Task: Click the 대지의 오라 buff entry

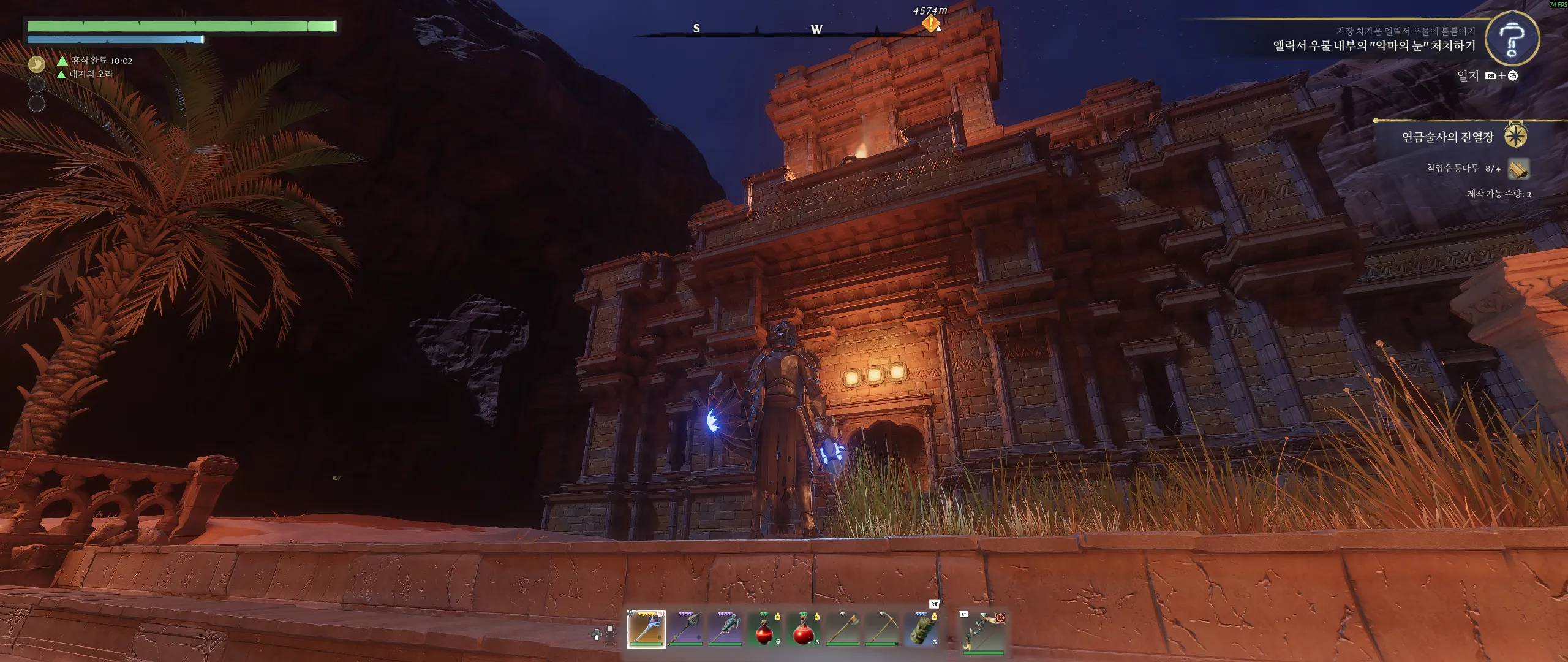Action: 91,74
